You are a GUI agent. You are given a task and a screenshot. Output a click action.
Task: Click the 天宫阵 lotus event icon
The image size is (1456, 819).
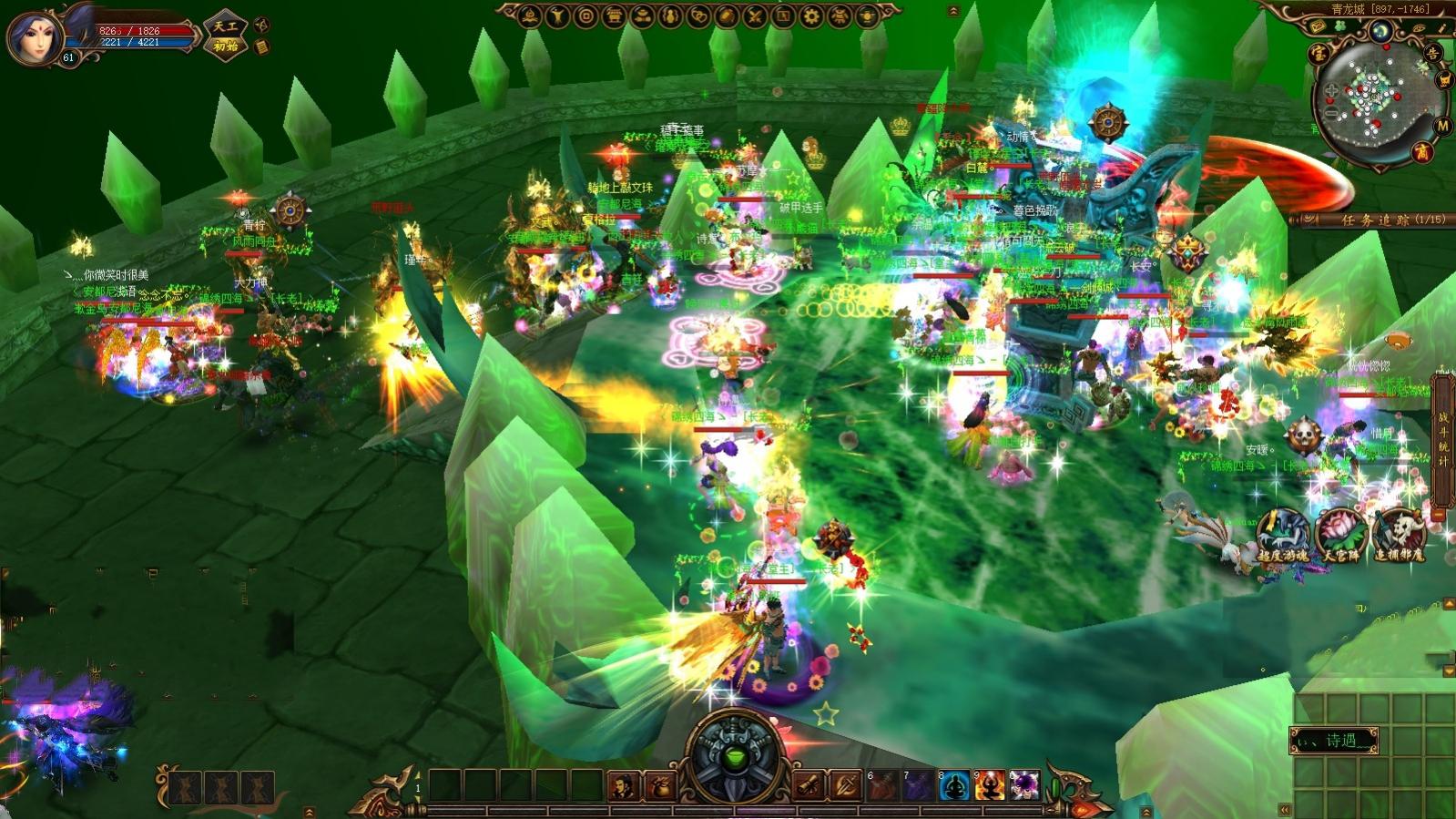(1340, 535)
